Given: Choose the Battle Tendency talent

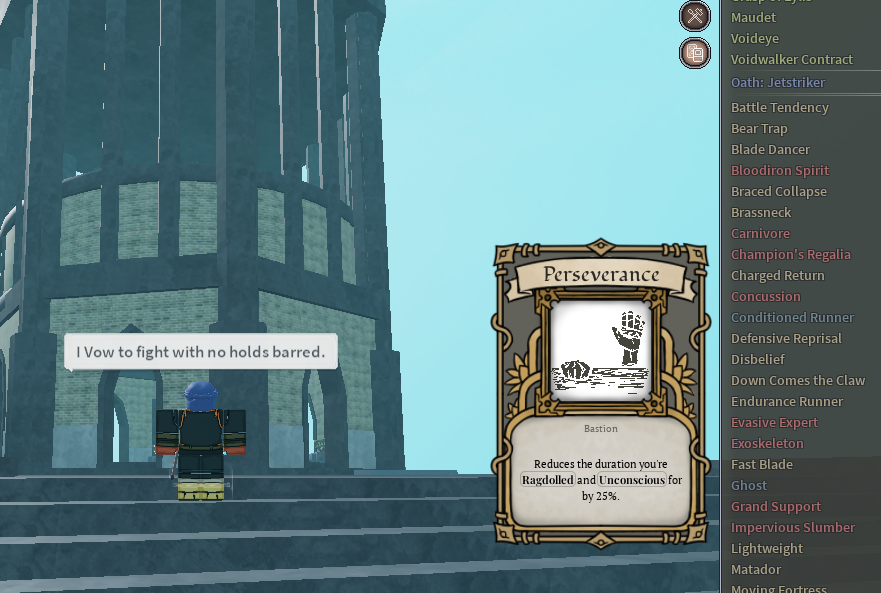Looking at the screenshot, I should pyautogui.click(x=779, y=108).
